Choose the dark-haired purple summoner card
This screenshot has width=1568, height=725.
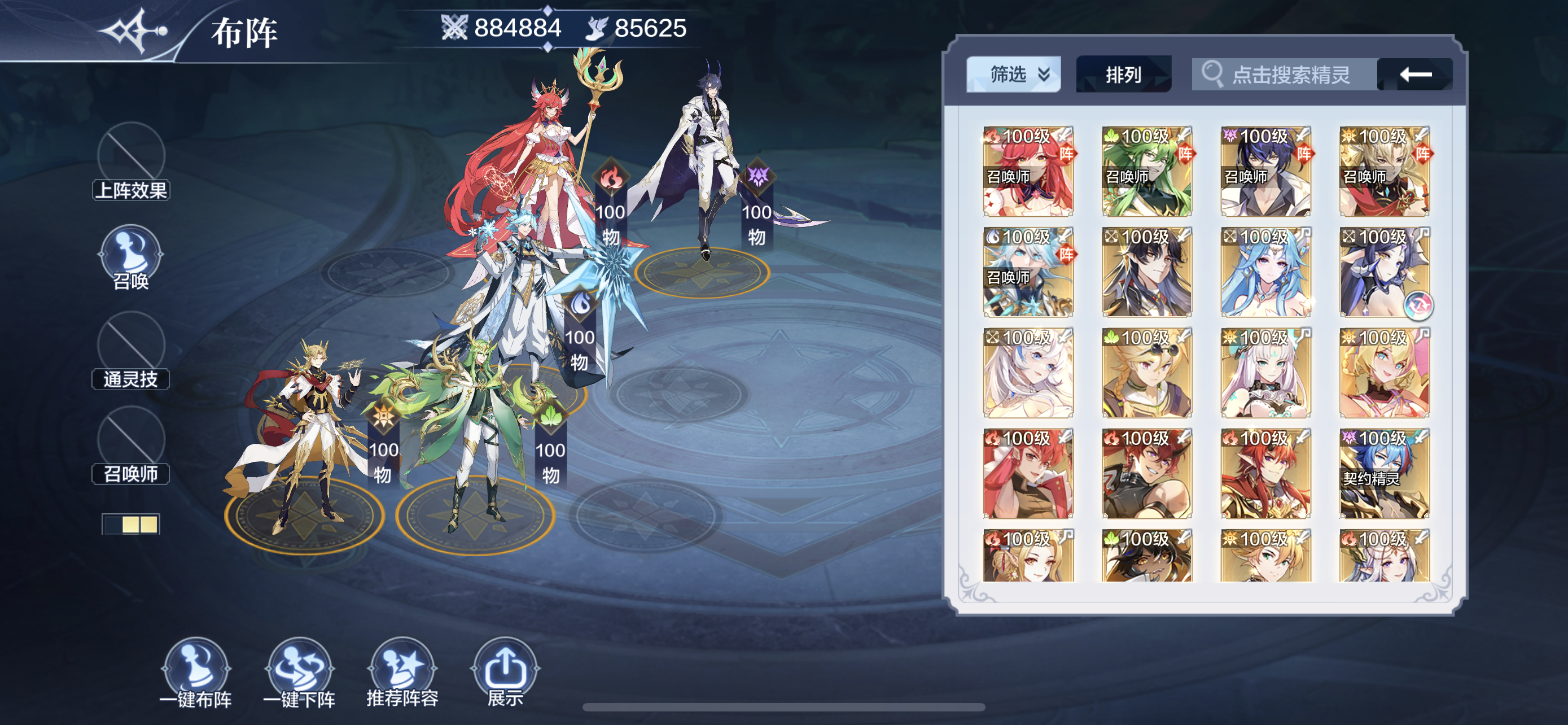click(1265, 172)
